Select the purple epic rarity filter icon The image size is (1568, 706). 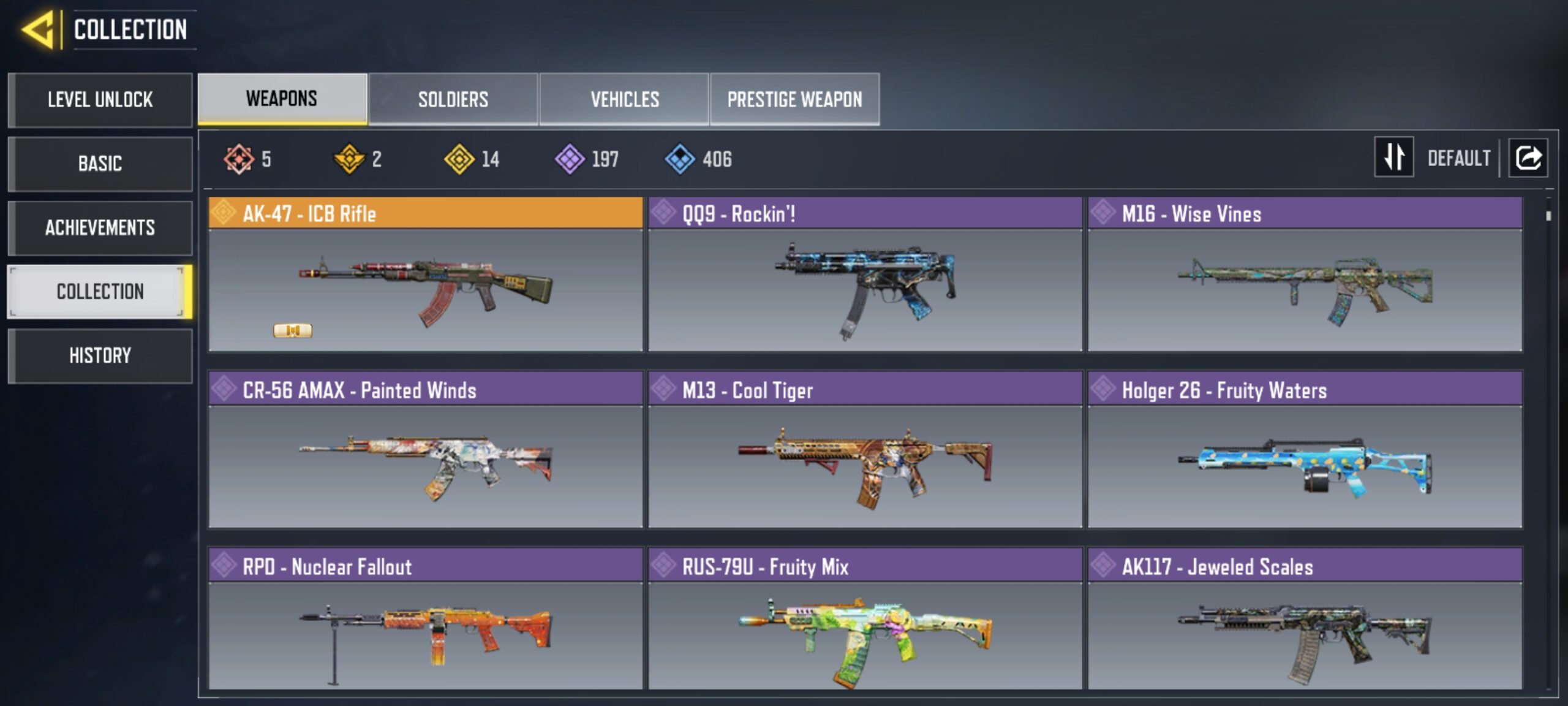(x=567, y=159)
